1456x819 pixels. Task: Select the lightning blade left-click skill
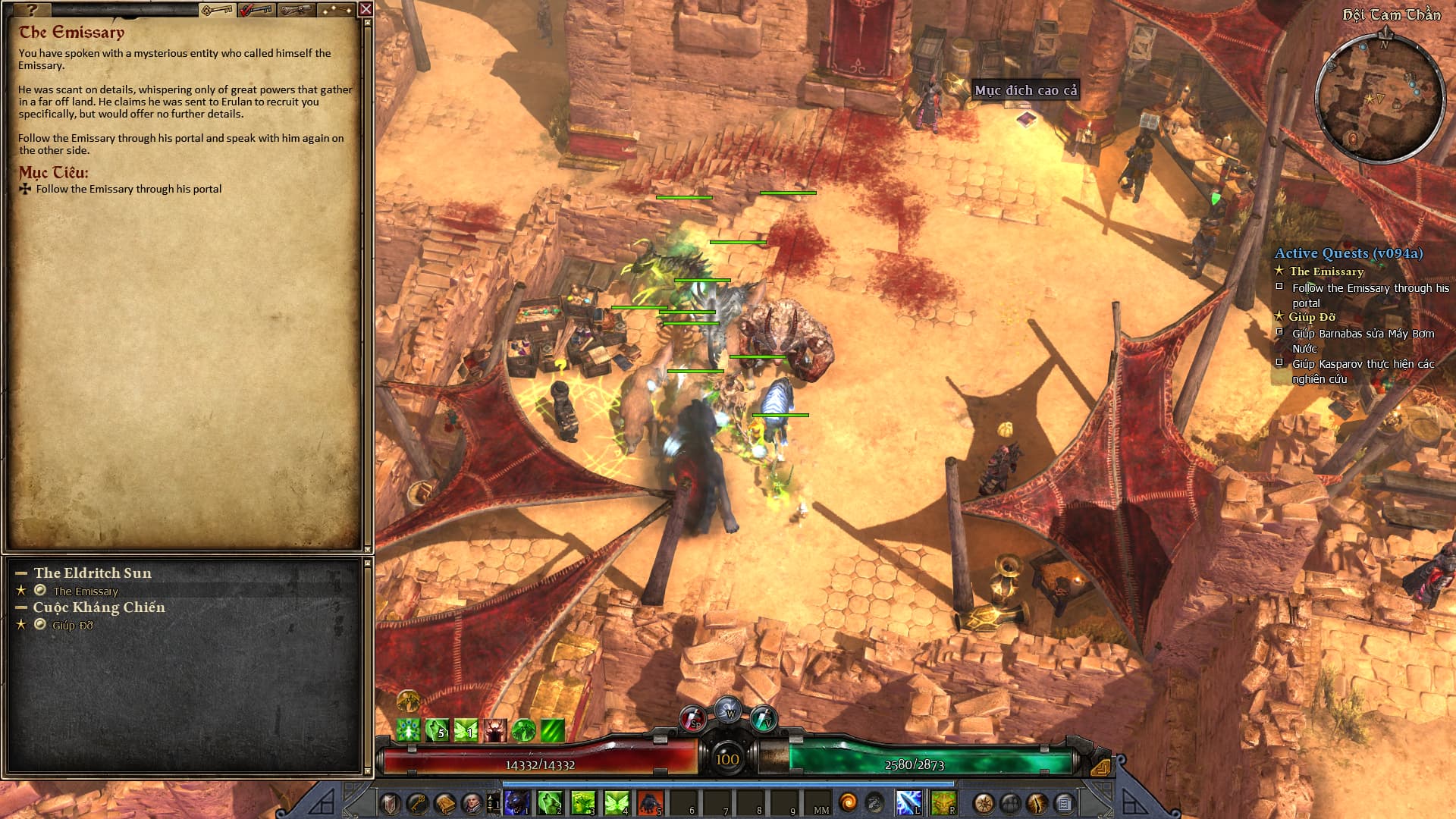tap(908, 802)
